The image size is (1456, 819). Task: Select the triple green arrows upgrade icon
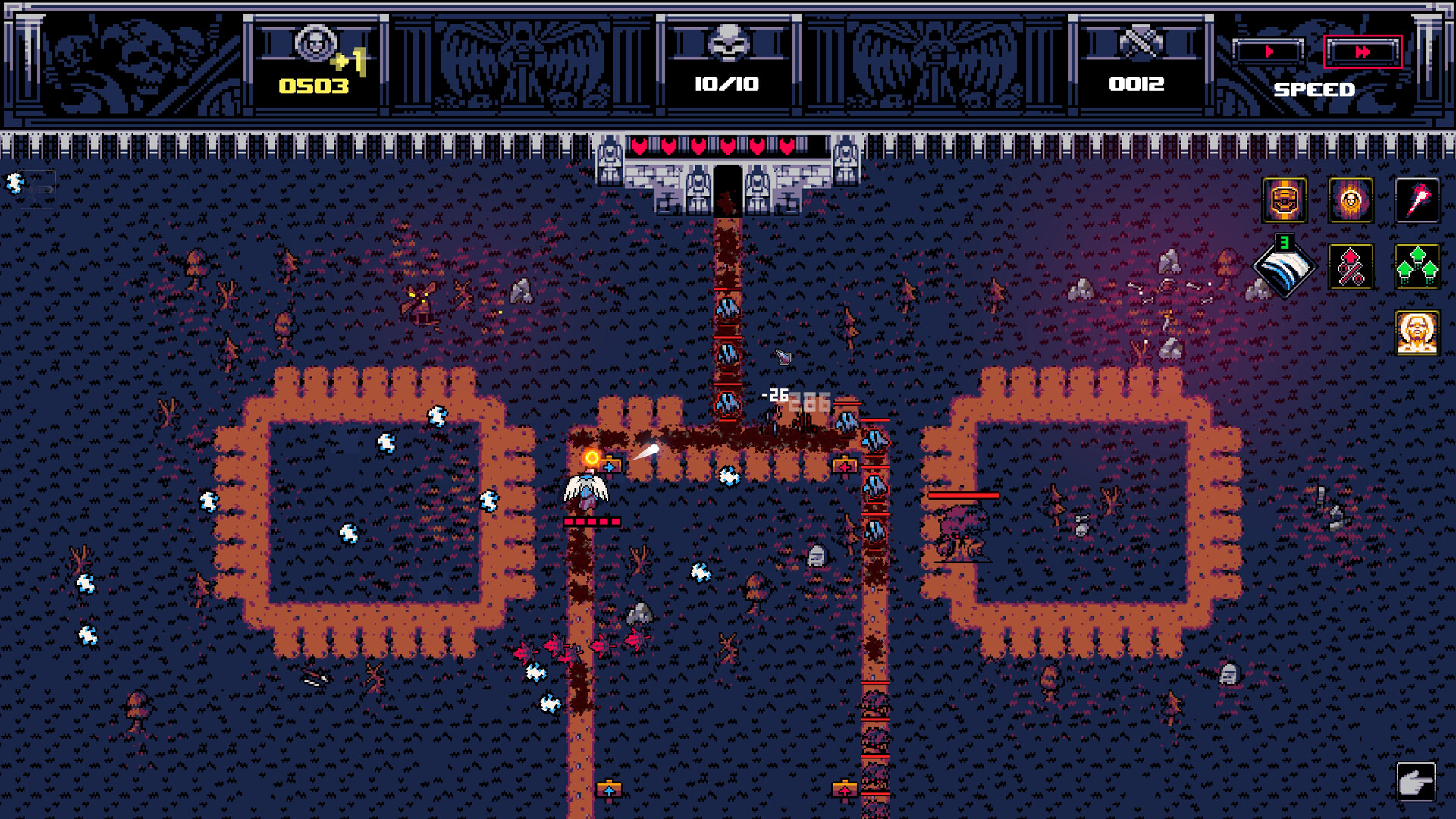(x=1417, y=265)
